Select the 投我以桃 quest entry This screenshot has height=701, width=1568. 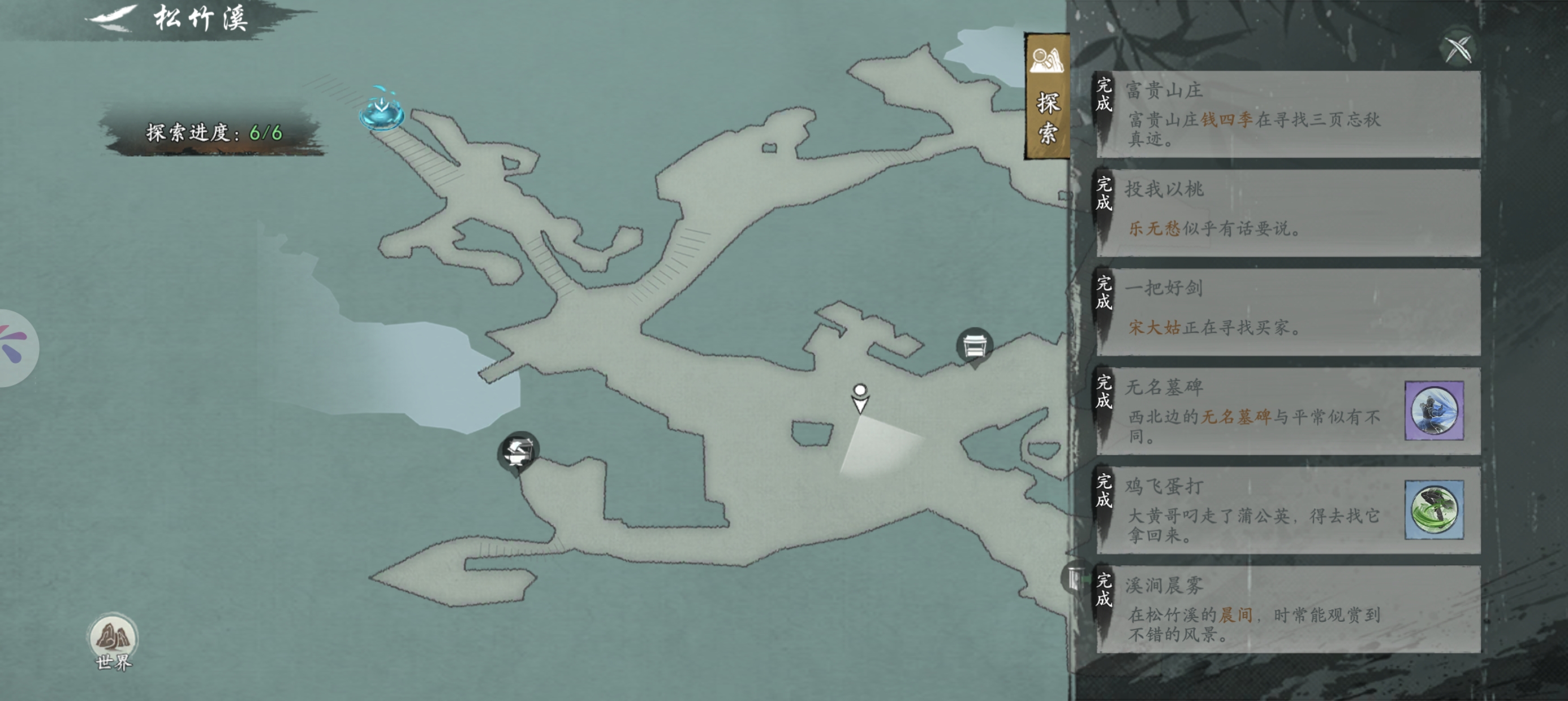[1287, 213]
